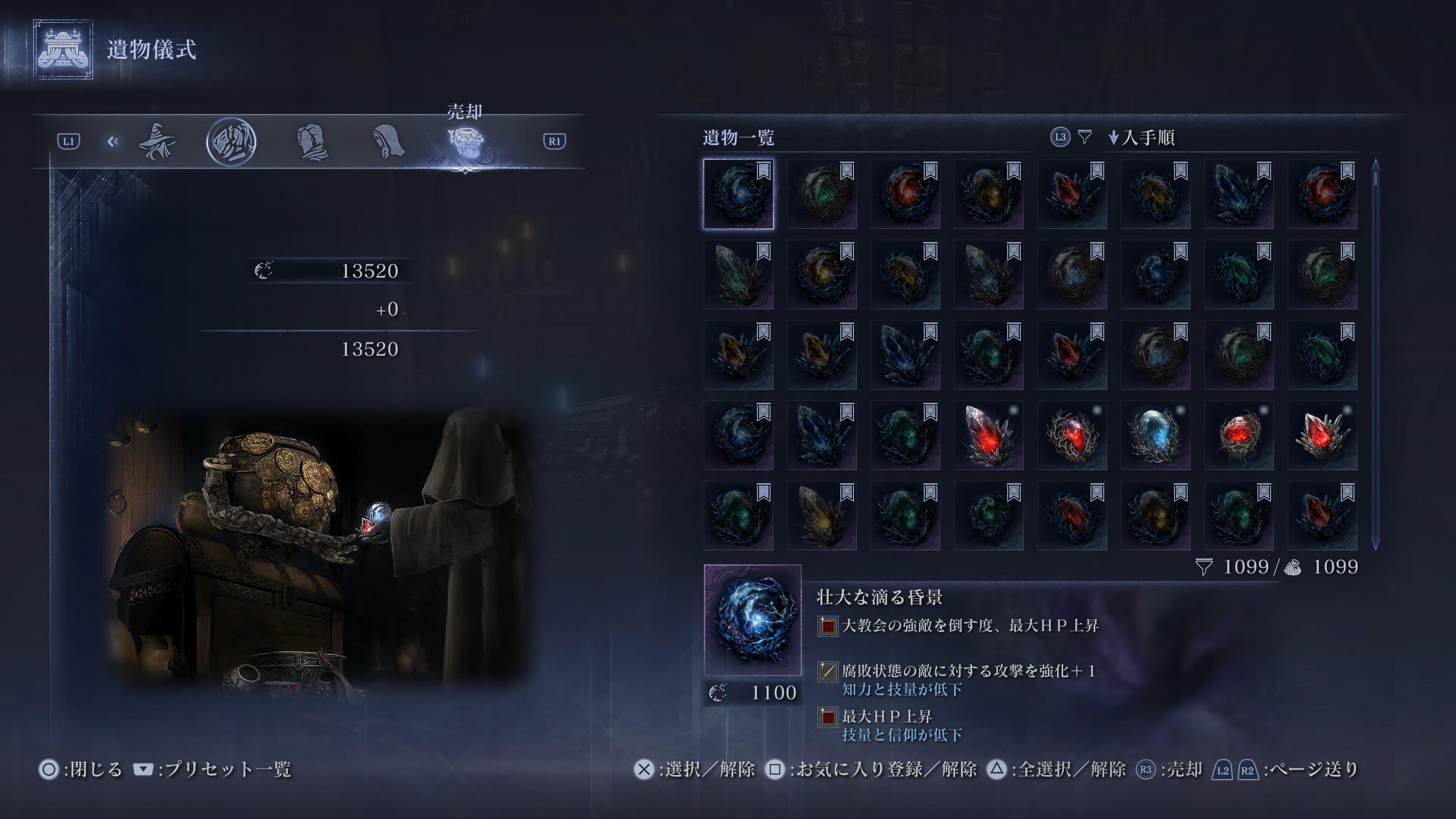Choose the circled emblem character tab
Image resolution: width=1456 pixels, height=819 pixels.
(x=231, y=141)
